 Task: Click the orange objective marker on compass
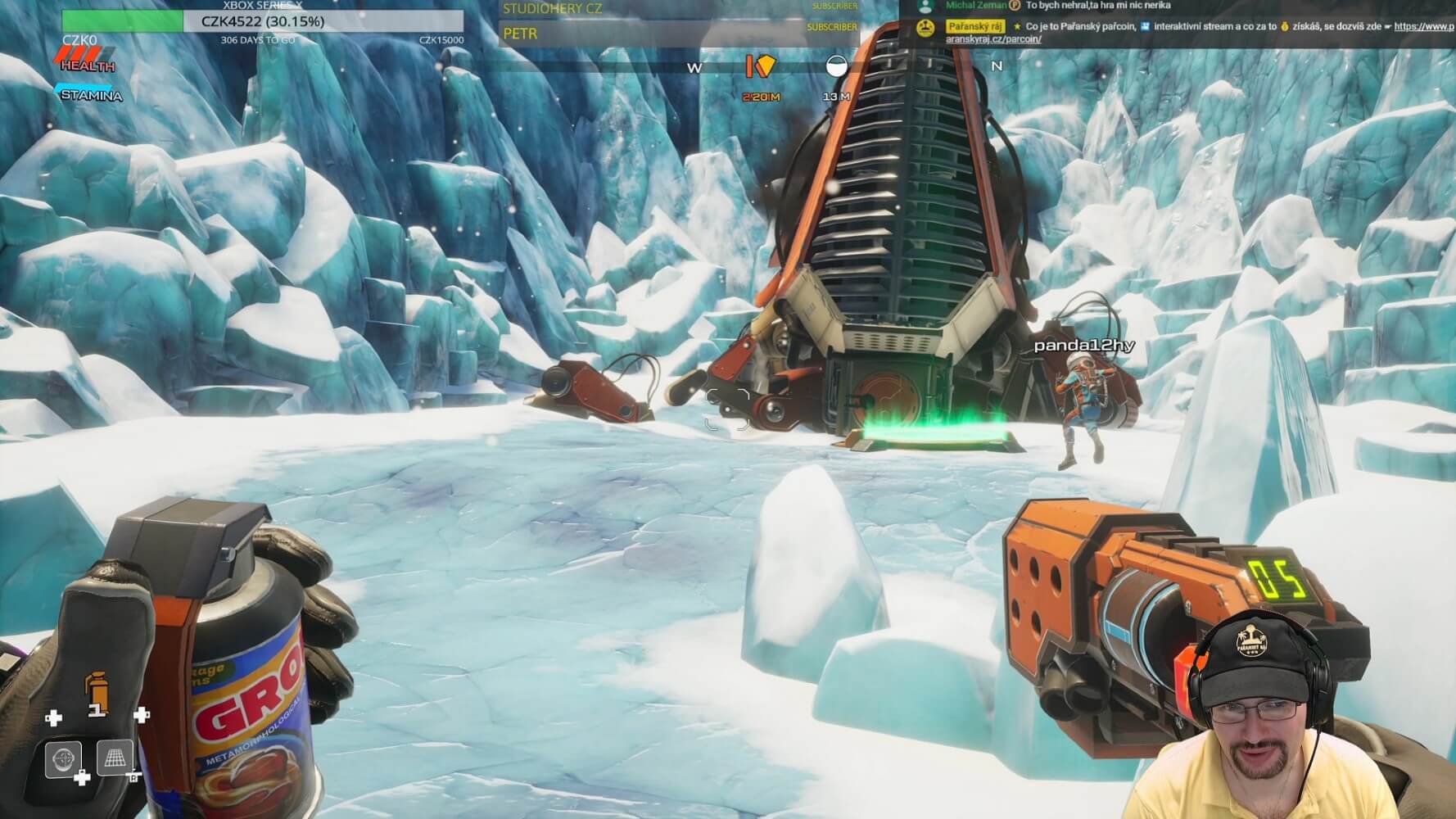760,66
